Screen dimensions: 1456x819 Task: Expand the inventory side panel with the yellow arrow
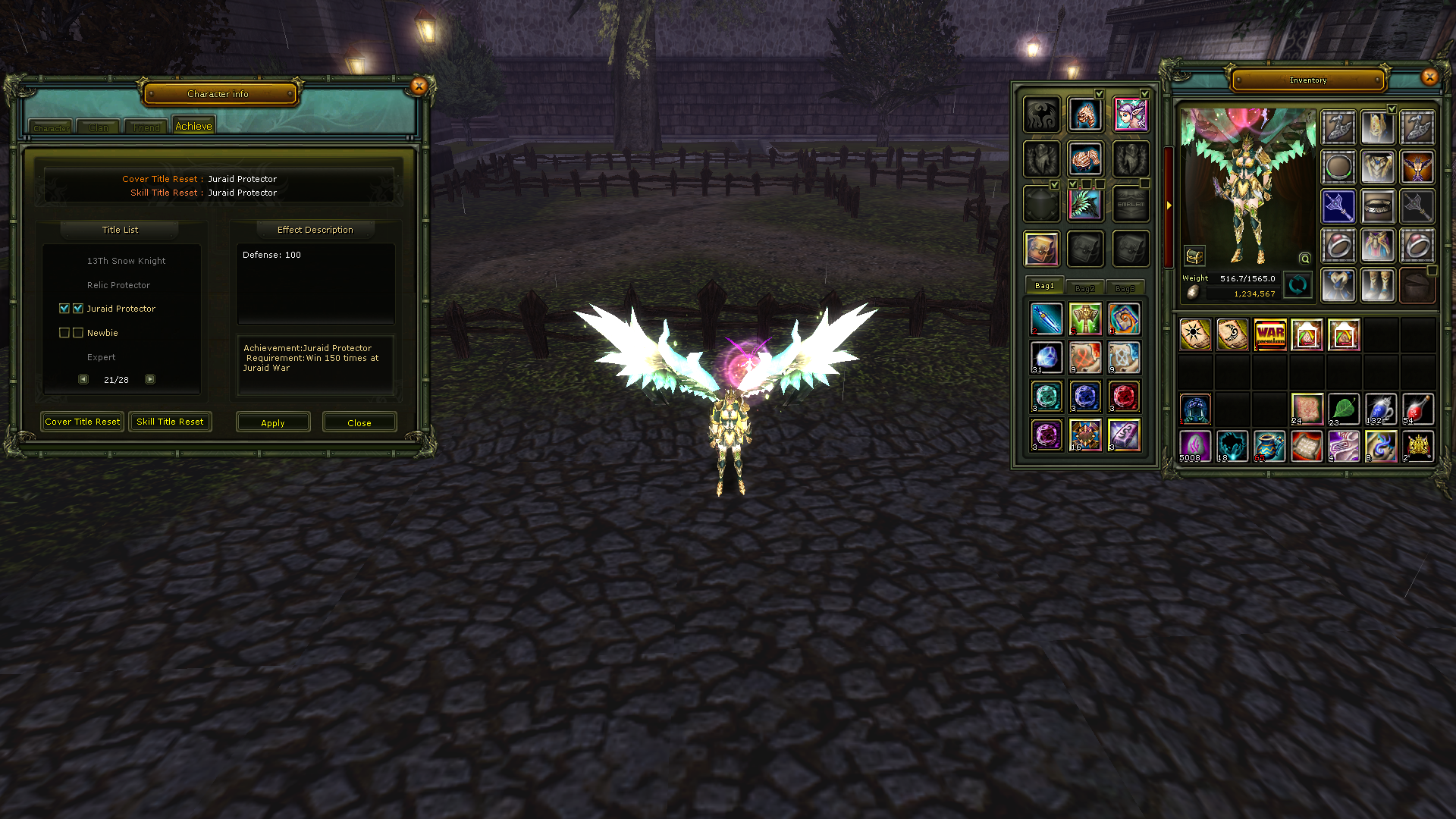point(1169,206)
